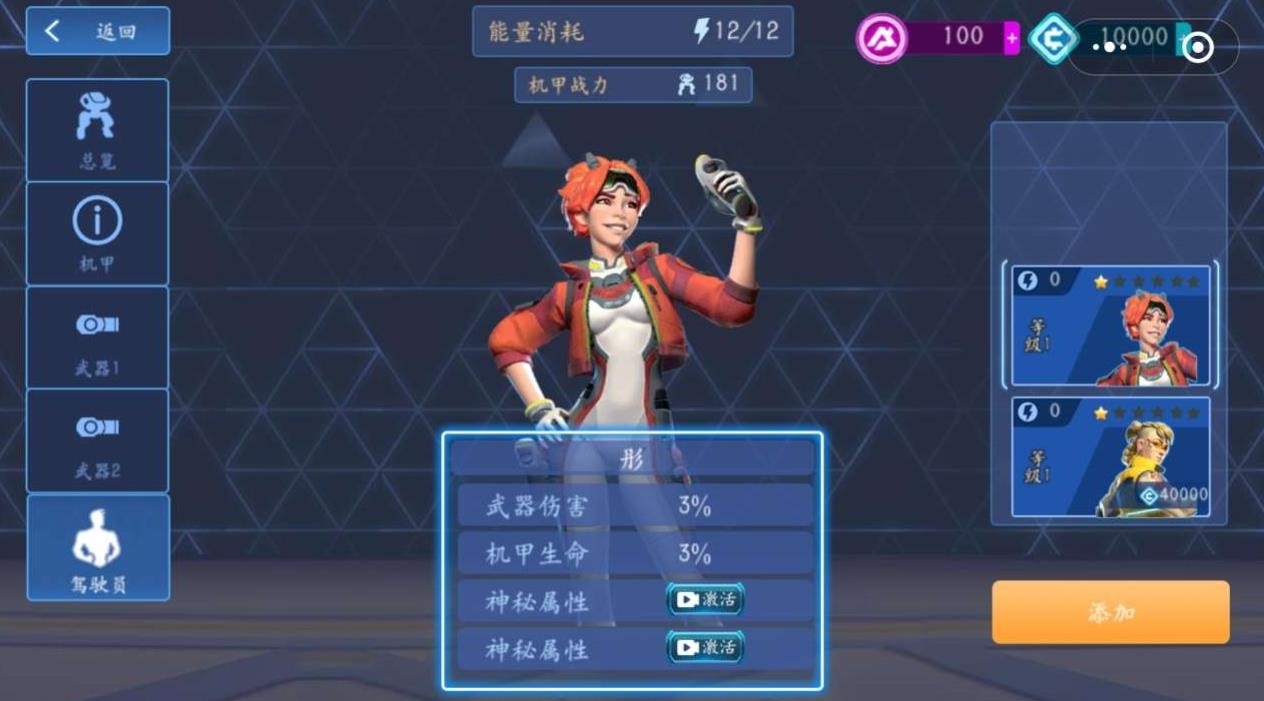Pick the blonde pilot card costing 40000
The height and width of the screenshot is (701, 1264).
tap(1110, 457)
